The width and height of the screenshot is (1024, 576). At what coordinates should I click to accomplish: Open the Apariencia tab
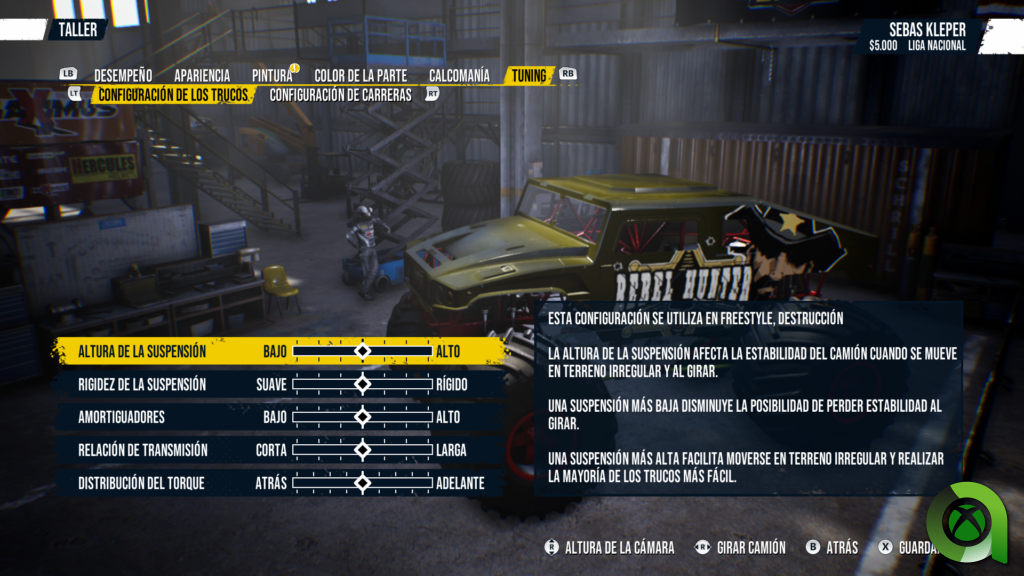click(202, 76)
